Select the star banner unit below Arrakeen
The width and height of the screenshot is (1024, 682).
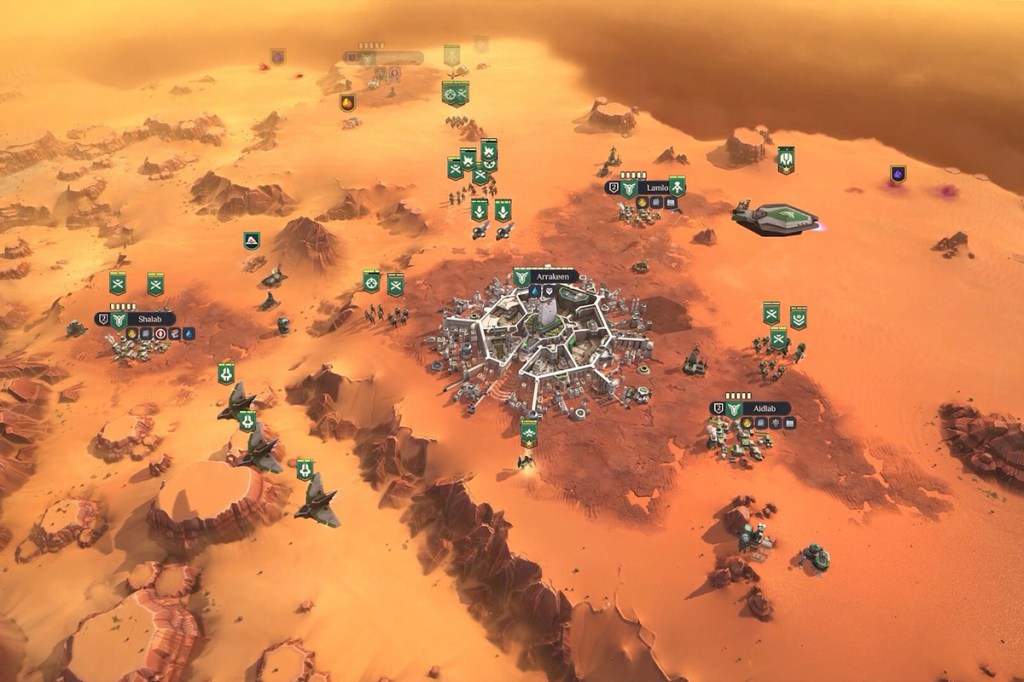point(529,432)
